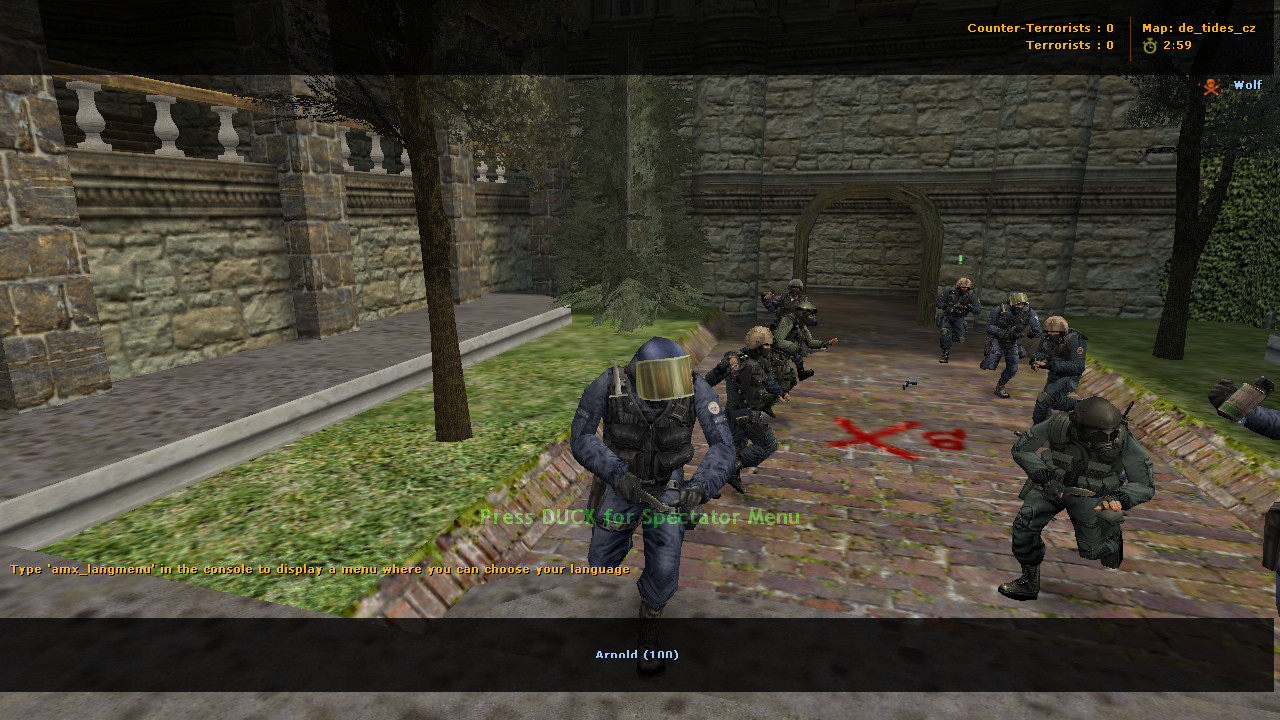The height and width of the screenshot is (720, 1280).
Task: Click the dropped pistol on the ground
Action: (910, 383)
